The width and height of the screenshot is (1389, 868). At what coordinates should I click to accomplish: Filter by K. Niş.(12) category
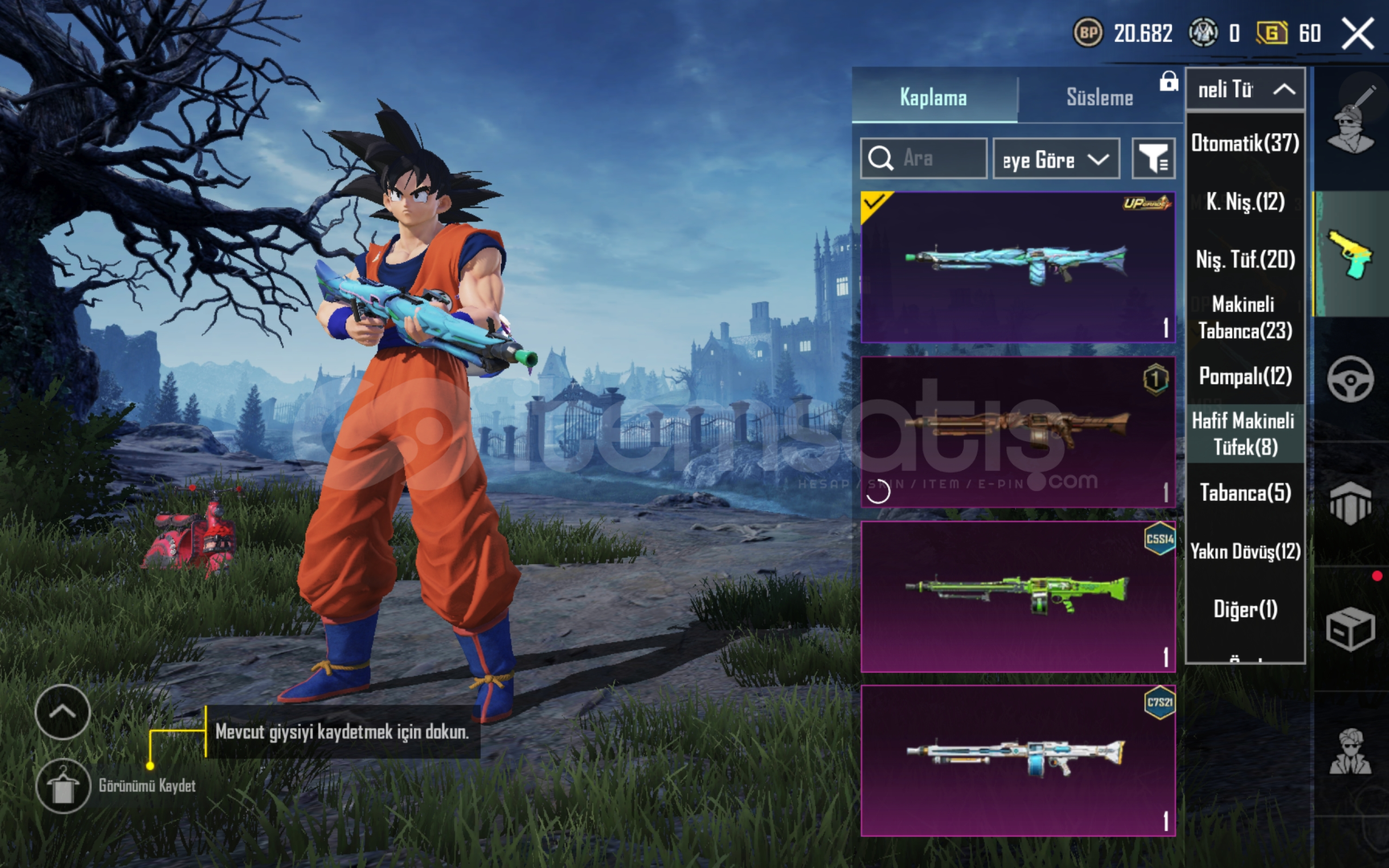1245,202
